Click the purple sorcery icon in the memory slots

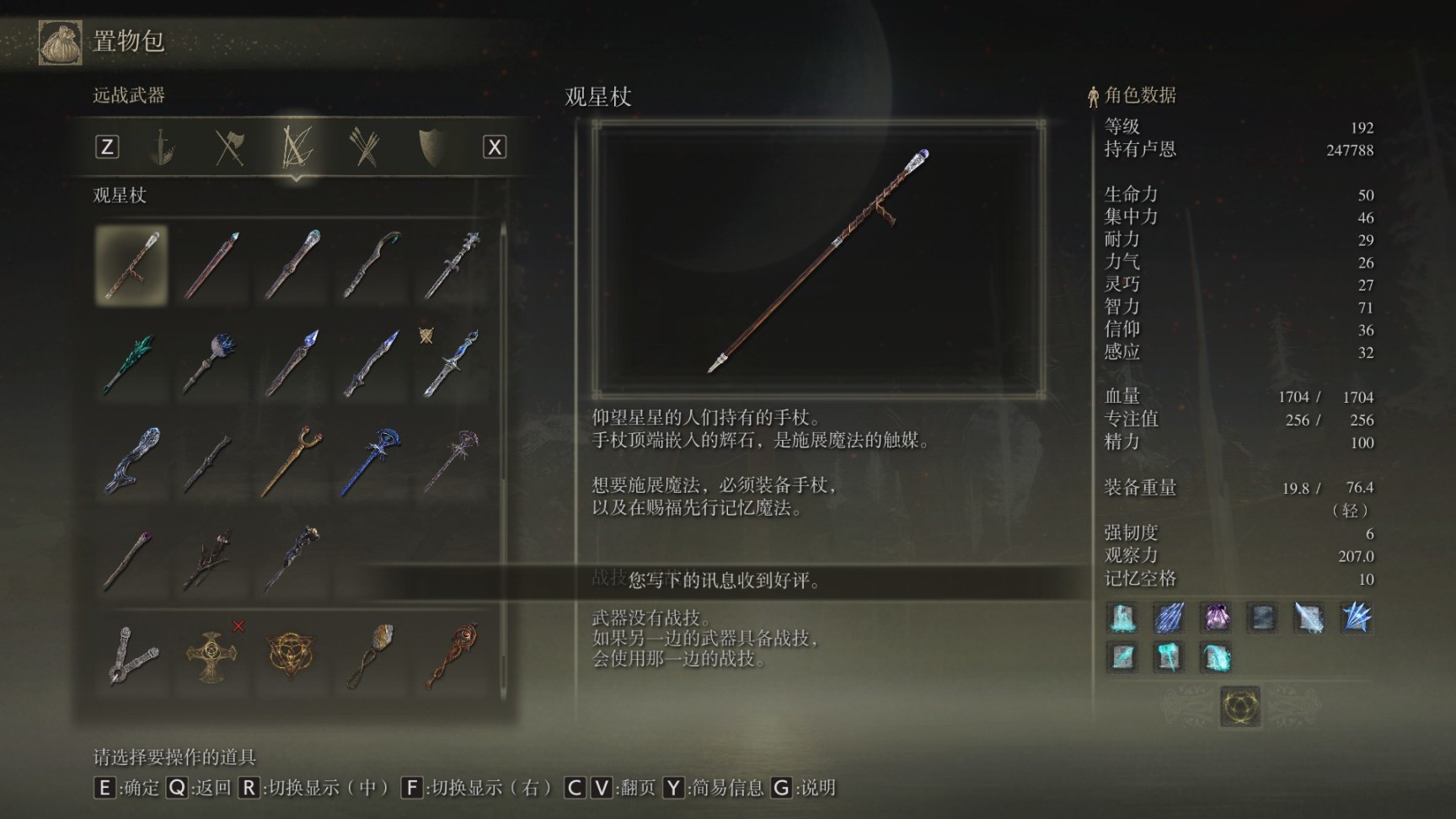1216,618
